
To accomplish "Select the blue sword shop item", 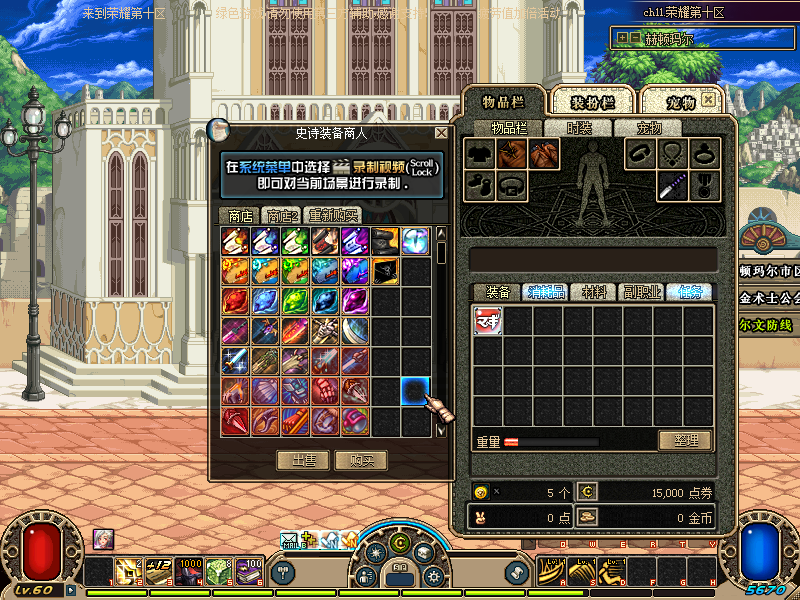I will point(236,360).
